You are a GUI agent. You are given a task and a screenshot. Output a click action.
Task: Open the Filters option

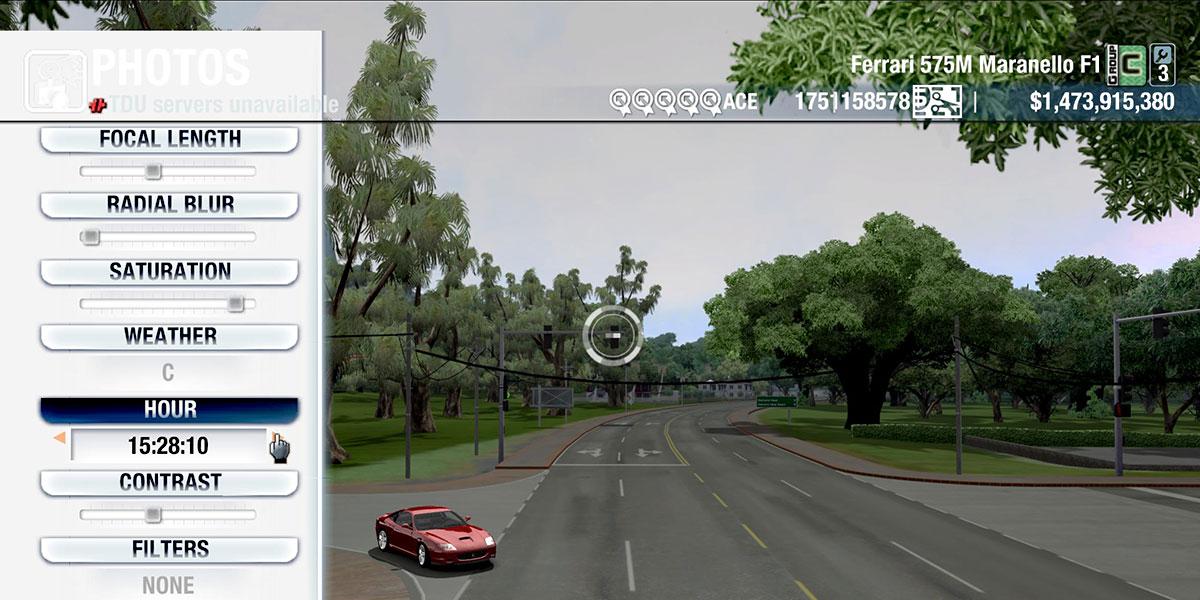click(x=169, y=549)
